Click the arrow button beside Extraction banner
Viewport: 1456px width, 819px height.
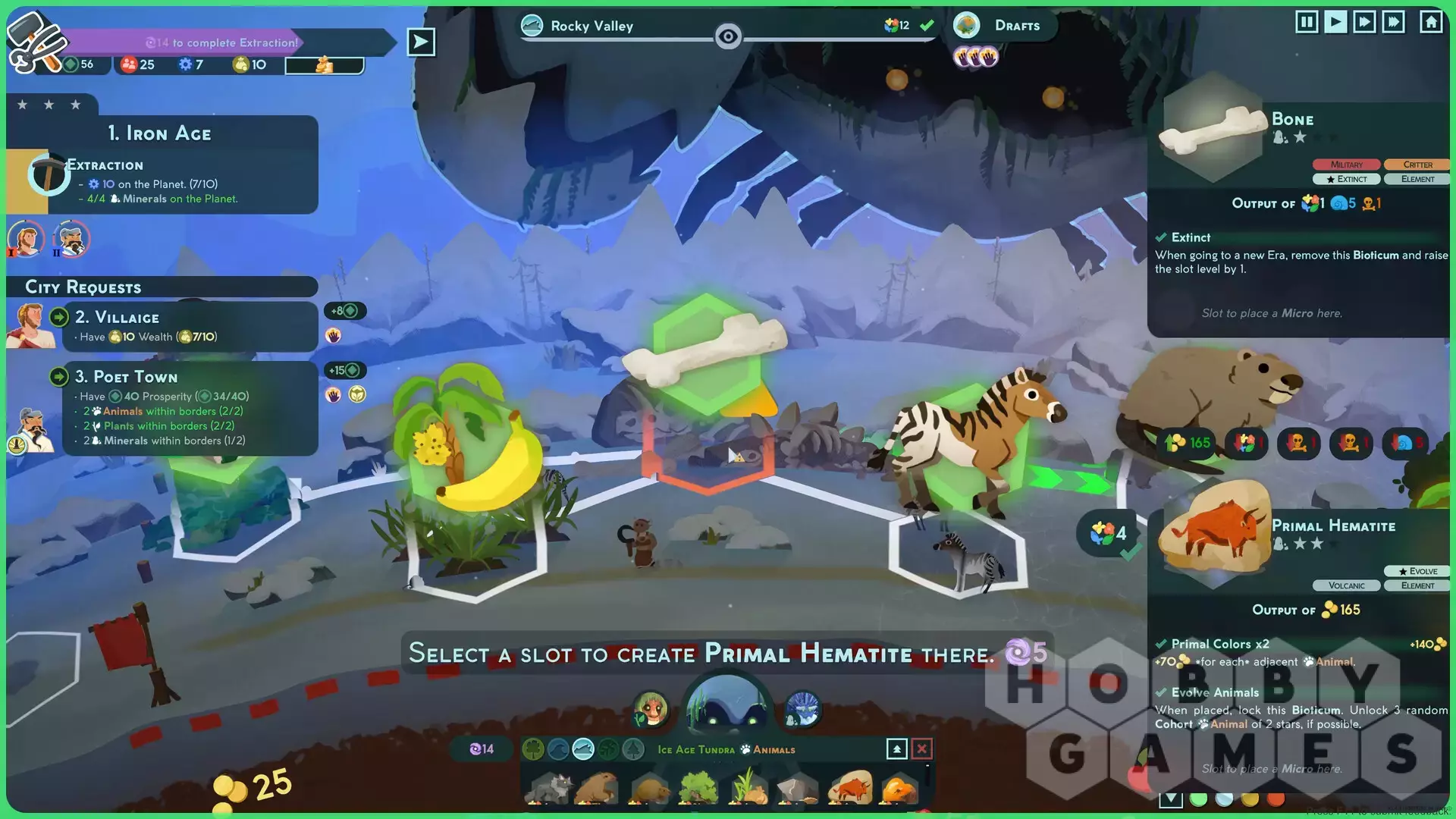(421, 42)
